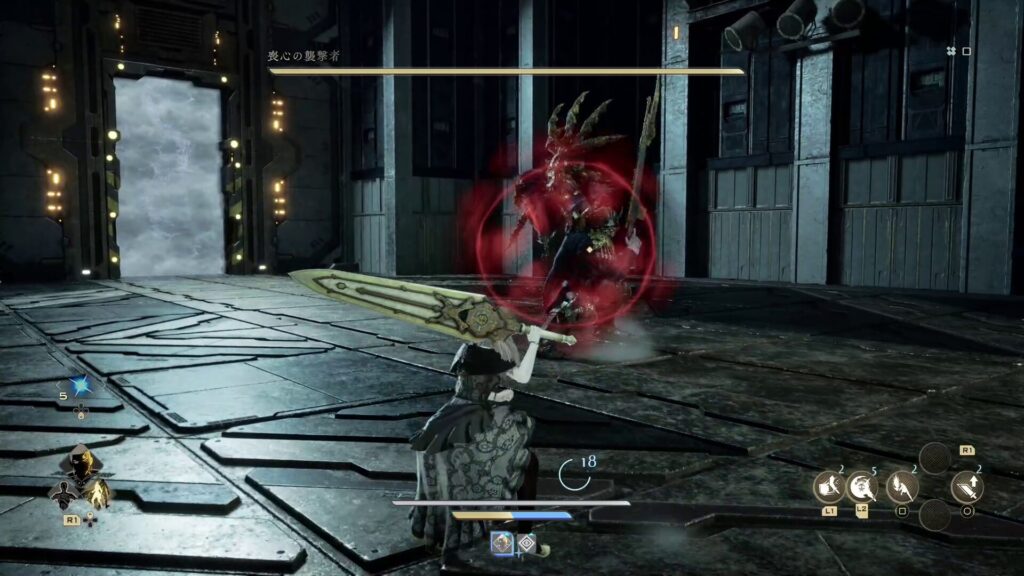
Task: Activate the sword with up-arrow skill
Action: [x=967, y=487]
